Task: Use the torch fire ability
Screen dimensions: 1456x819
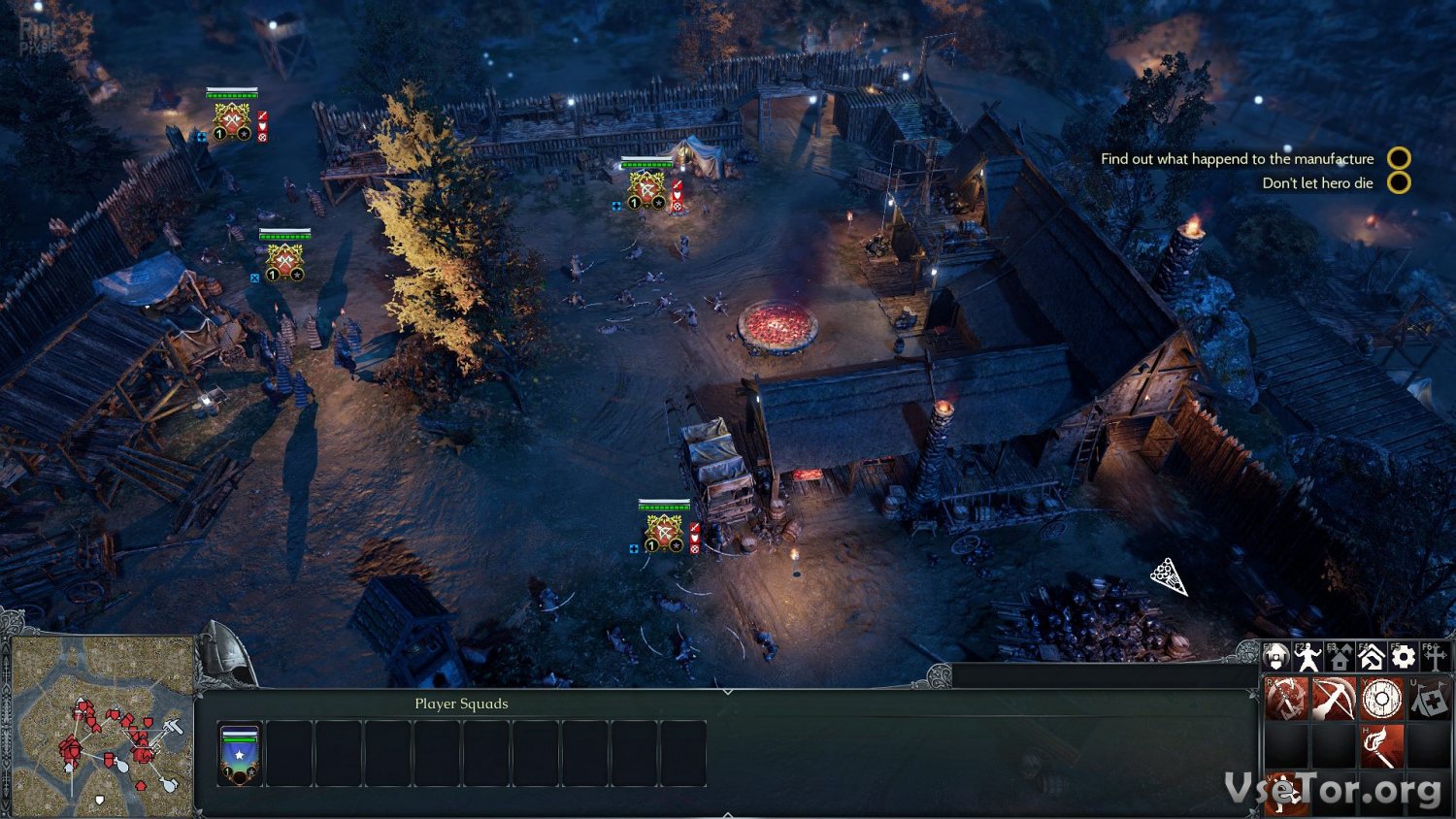Action: click(x=1381, y=745)
